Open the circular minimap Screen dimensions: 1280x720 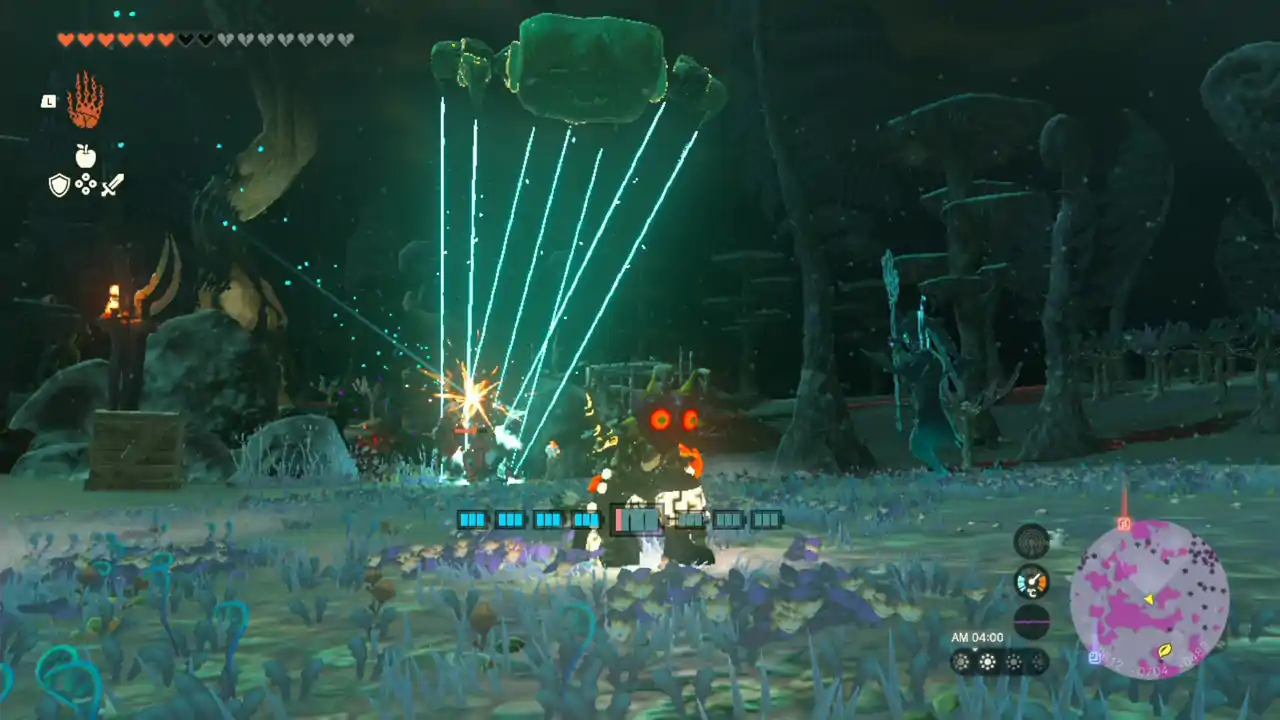pos(1149,599)
